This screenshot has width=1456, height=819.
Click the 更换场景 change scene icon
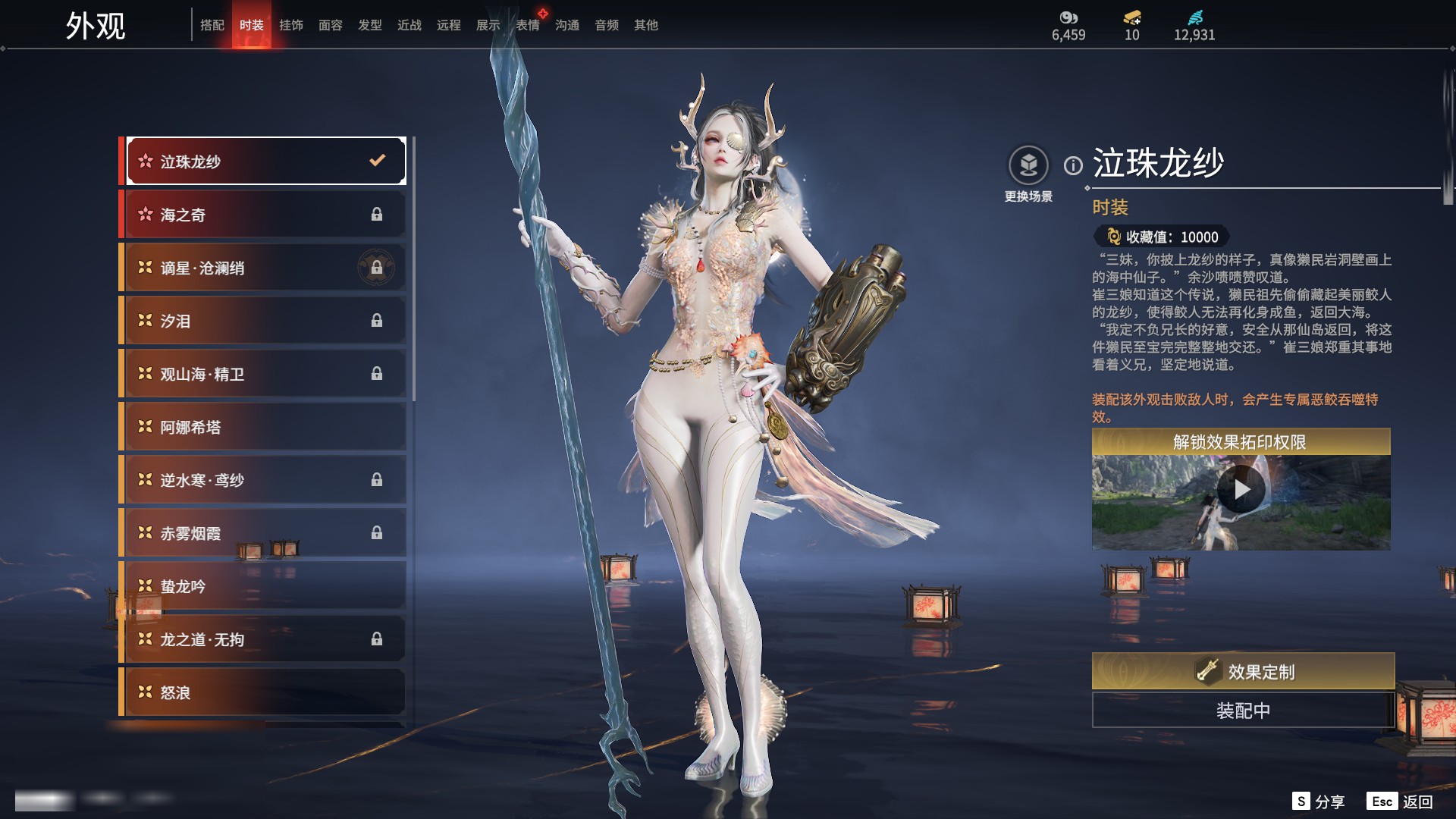[x=1028, y=165]
